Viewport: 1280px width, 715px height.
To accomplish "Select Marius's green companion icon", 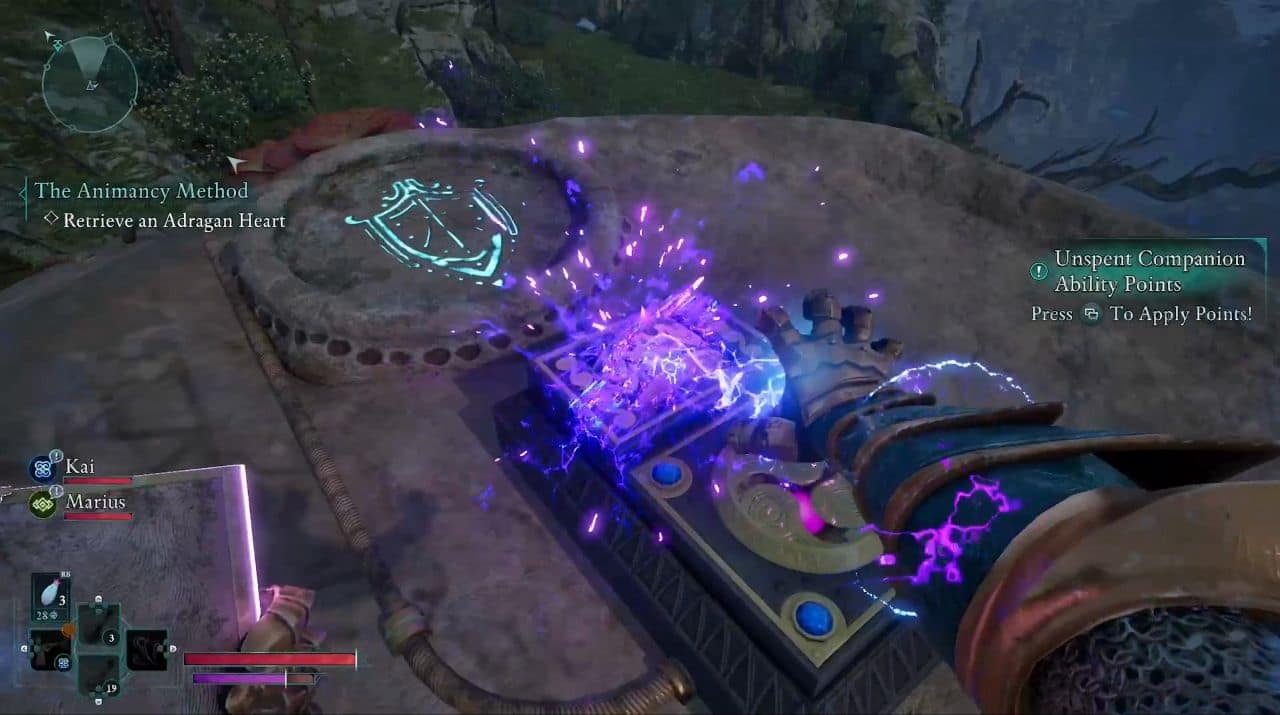I will pos(42,502).
